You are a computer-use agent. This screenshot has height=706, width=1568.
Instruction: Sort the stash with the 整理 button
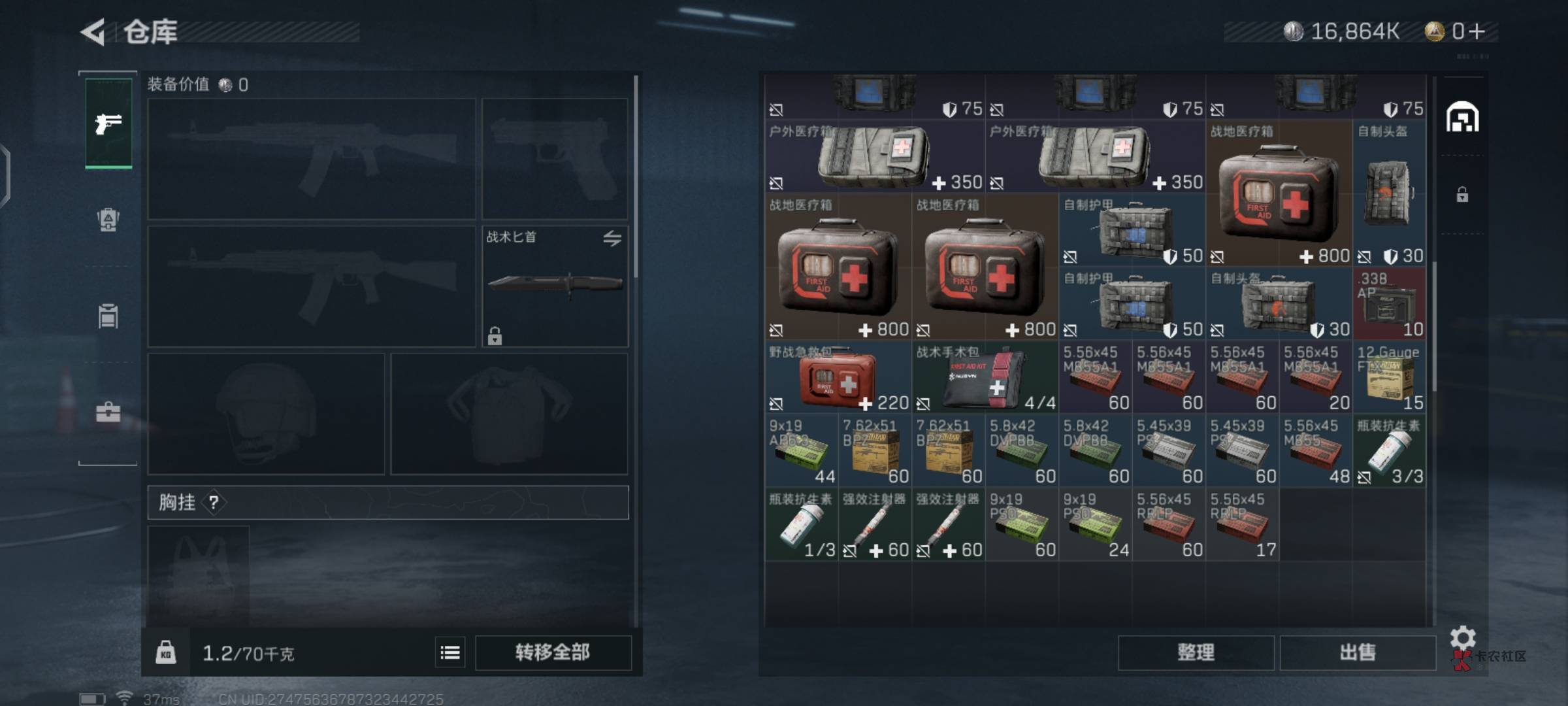pos(1196,652)
